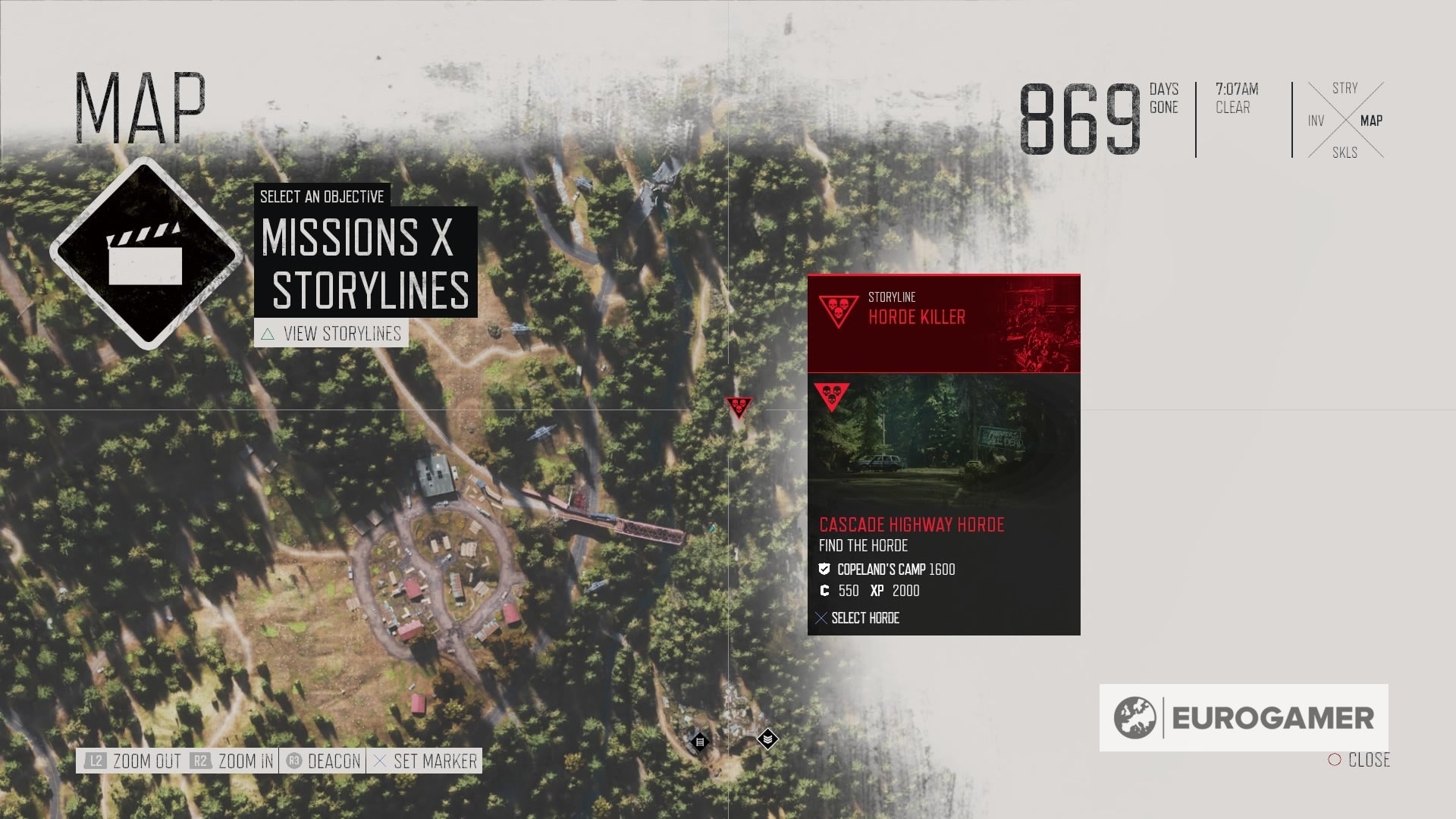Click the X icon beside Select Horde
1456x819 pixels.
tap(821, 618)
